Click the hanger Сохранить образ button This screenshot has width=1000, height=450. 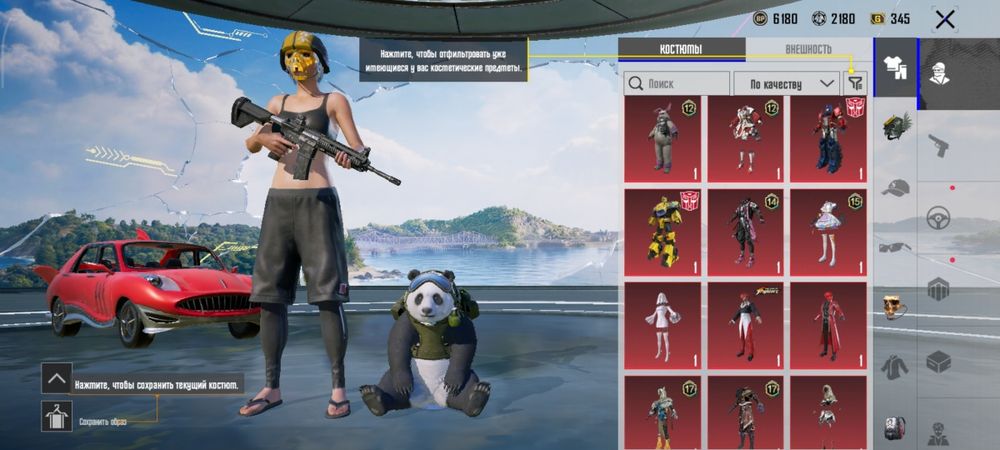point(56,416)
